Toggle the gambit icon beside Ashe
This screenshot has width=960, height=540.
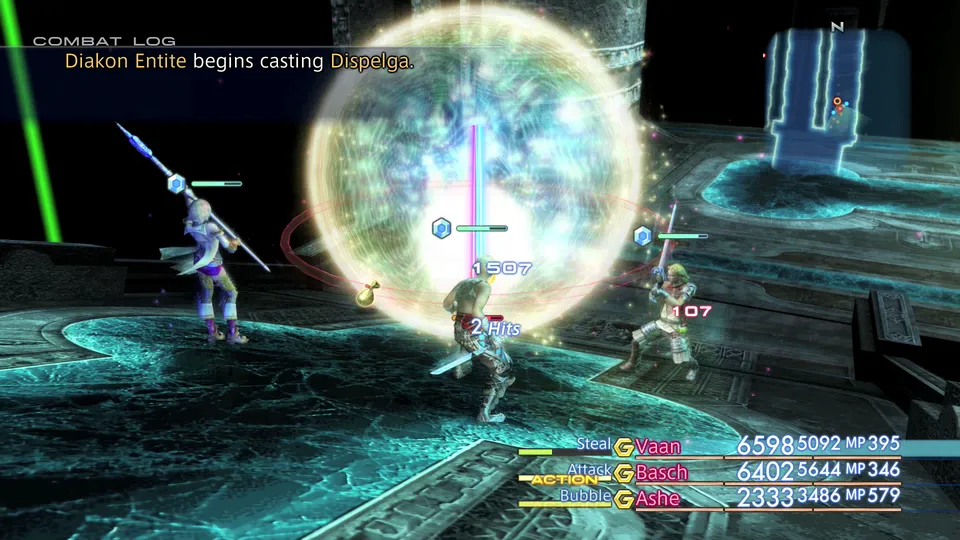(x=624, y=498)
